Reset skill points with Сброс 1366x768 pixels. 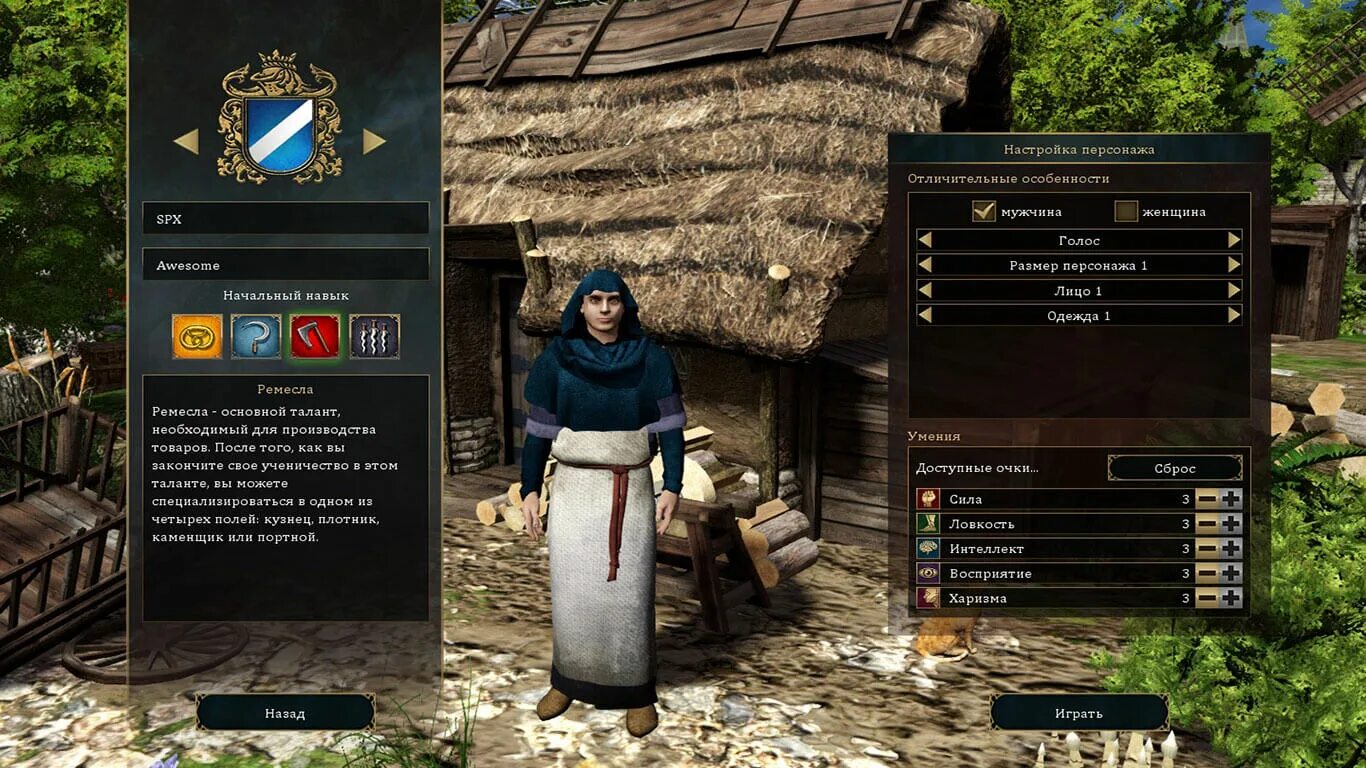1175,468
